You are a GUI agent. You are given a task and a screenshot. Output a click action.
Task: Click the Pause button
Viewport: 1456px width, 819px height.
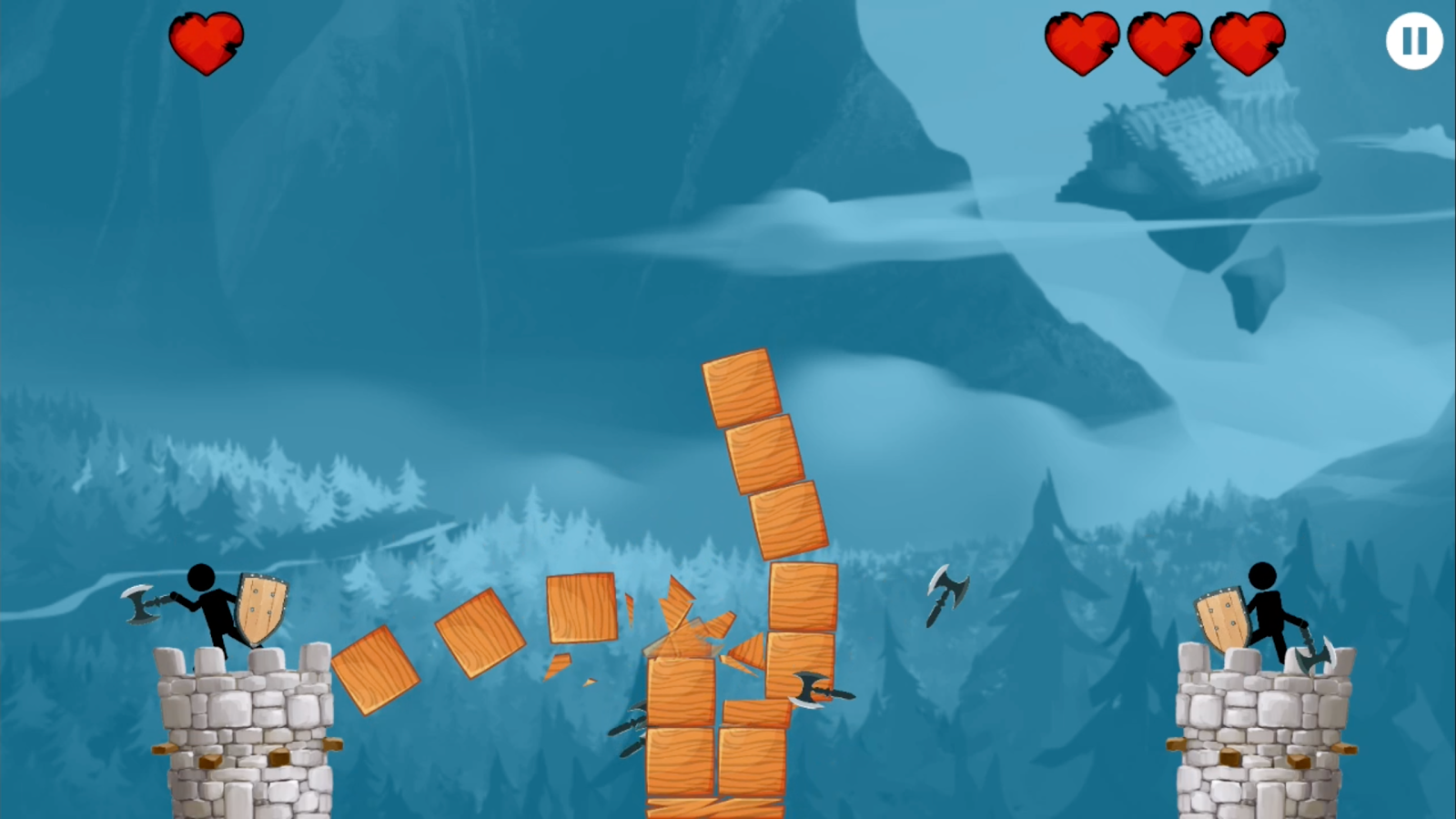click(1412, 42)
